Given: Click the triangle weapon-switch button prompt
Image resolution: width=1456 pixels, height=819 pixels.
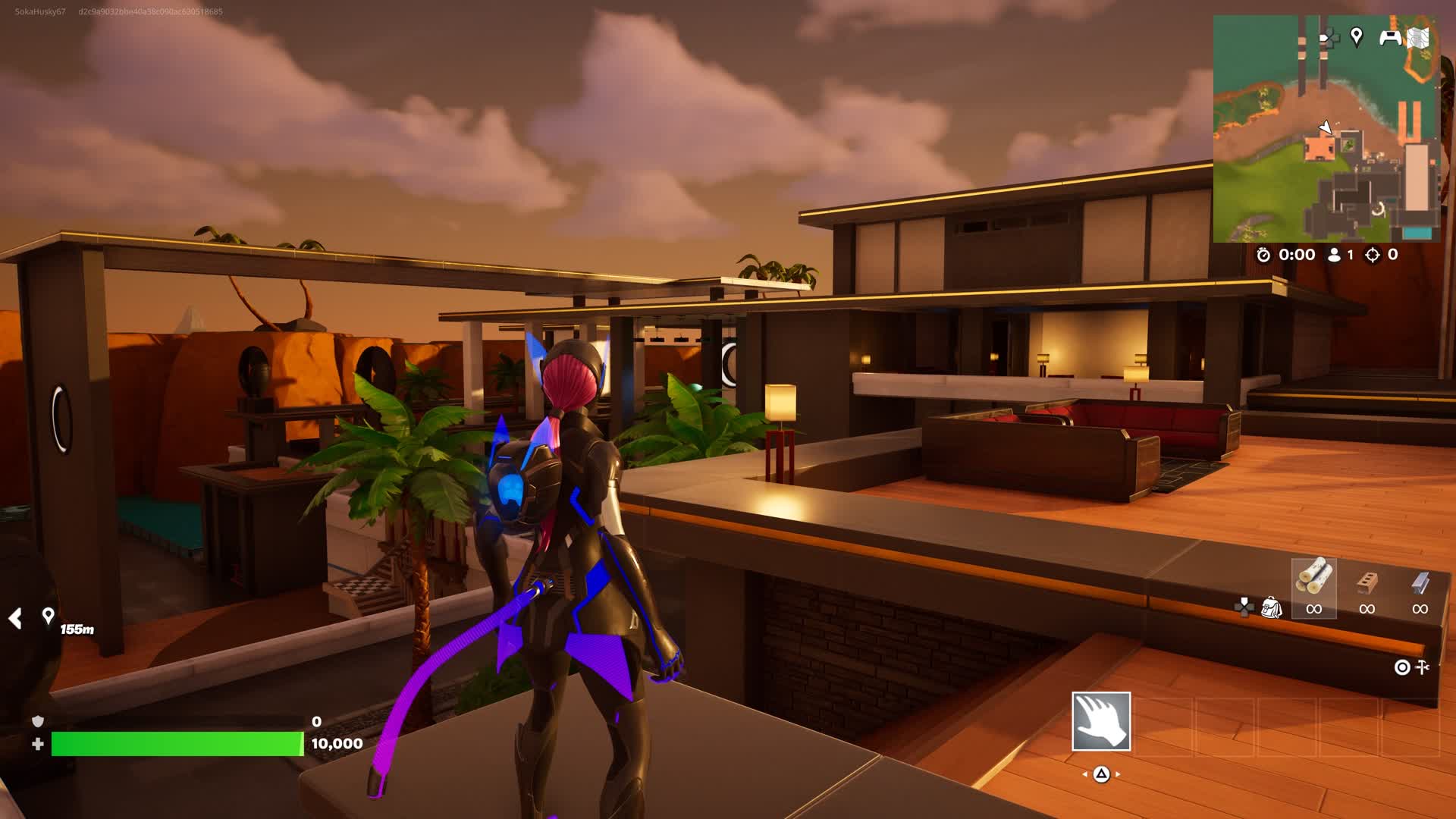Looking at the screenshot, I should point(1102,774).
